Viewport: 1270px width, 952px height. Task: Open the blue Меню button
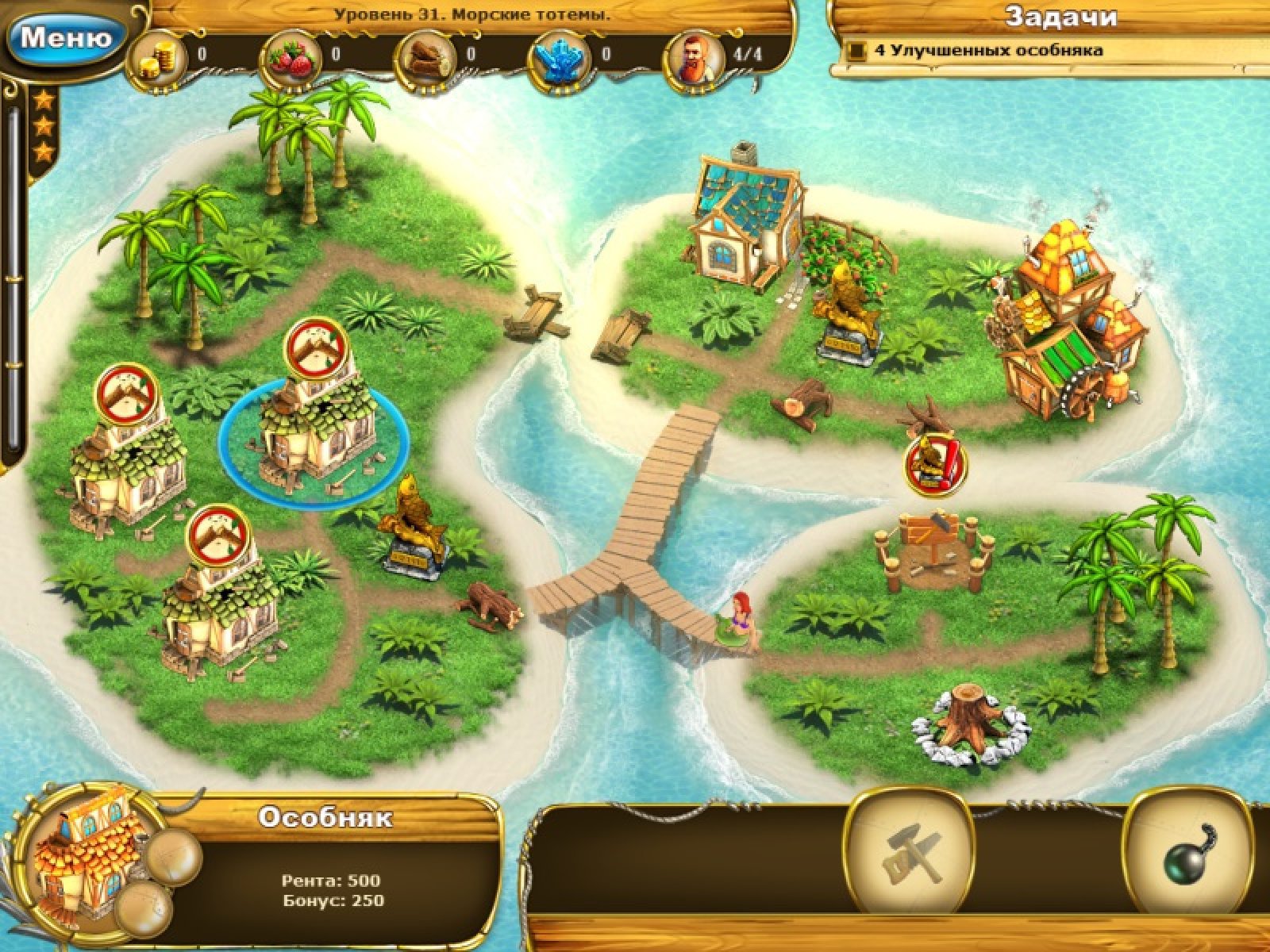tap(65, 38)
